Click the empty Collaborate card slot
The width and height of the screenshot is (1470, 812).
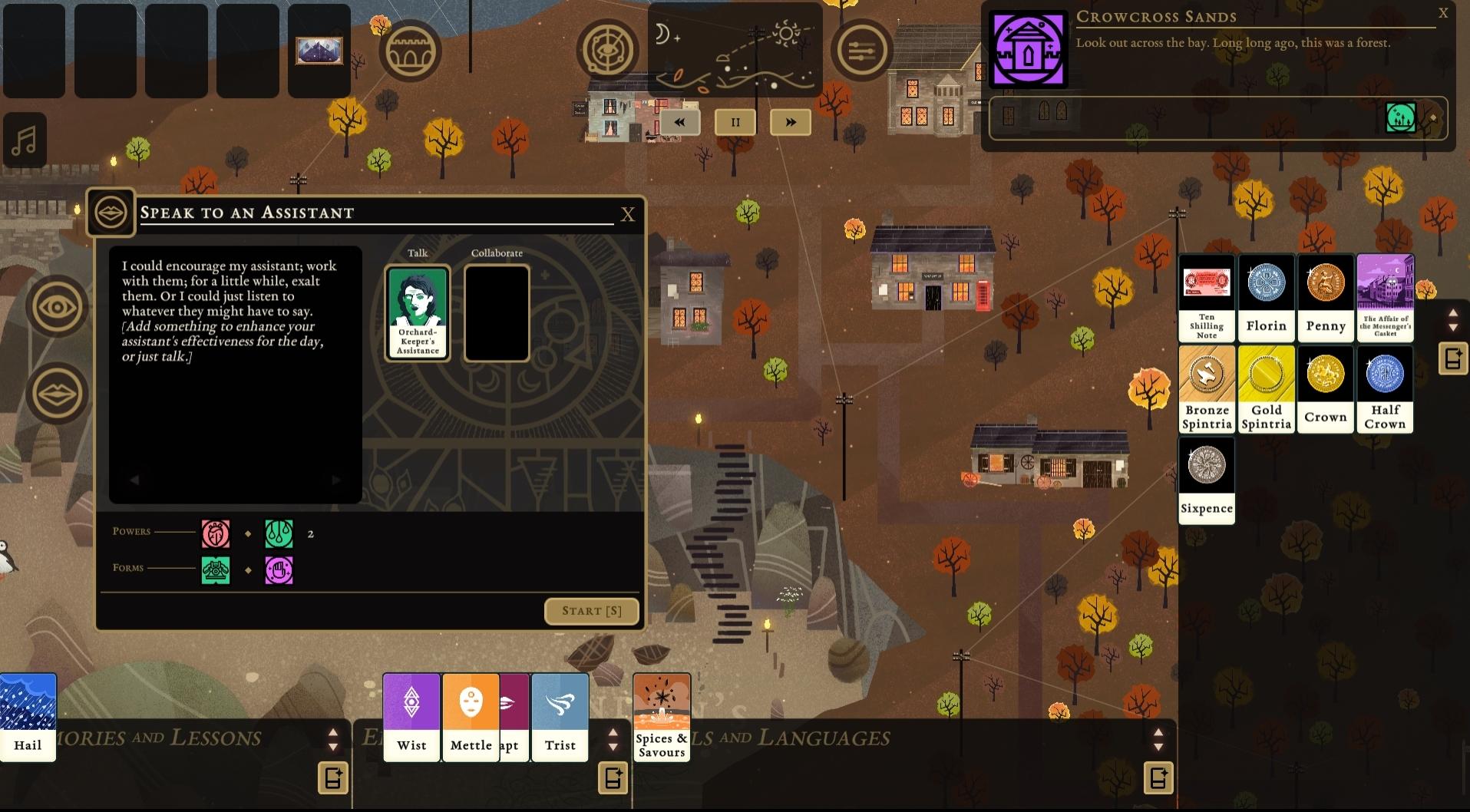pyautogui.click(x=497, y=312)
